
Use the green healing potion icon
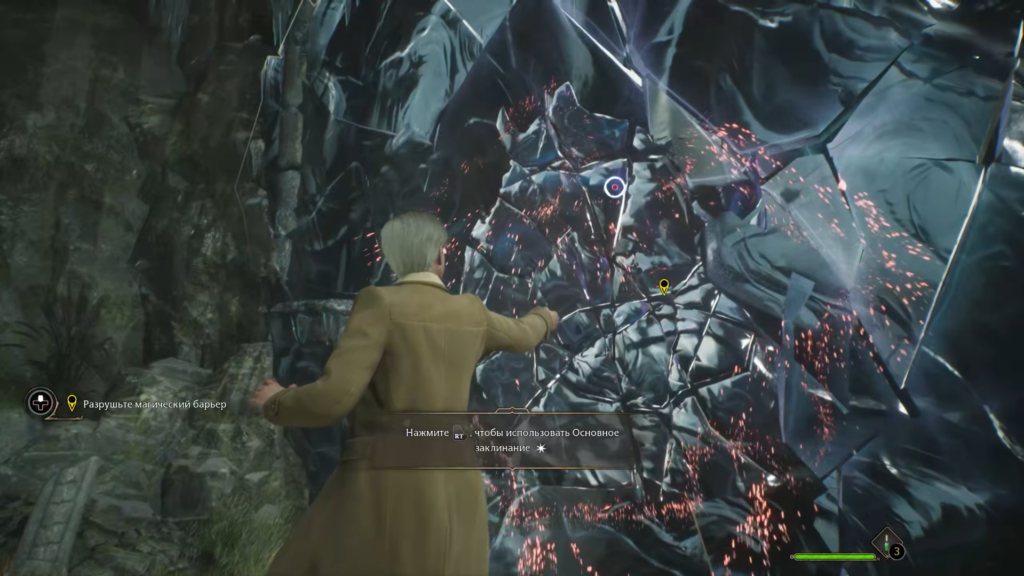tap(886, 541)
